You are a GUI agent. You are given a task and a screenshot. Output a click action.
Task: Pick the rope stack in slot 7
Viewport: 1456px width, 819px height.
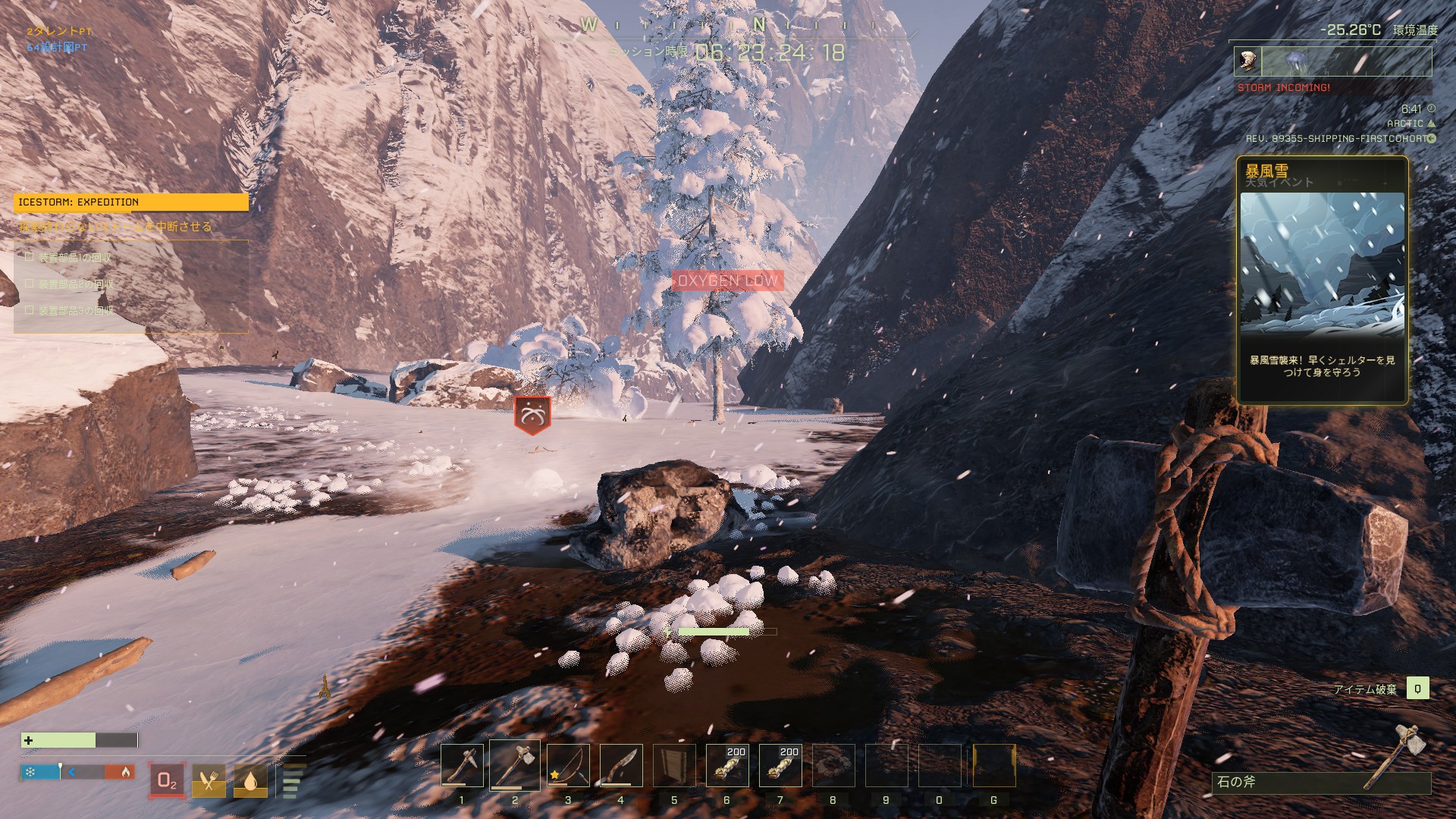780,765
